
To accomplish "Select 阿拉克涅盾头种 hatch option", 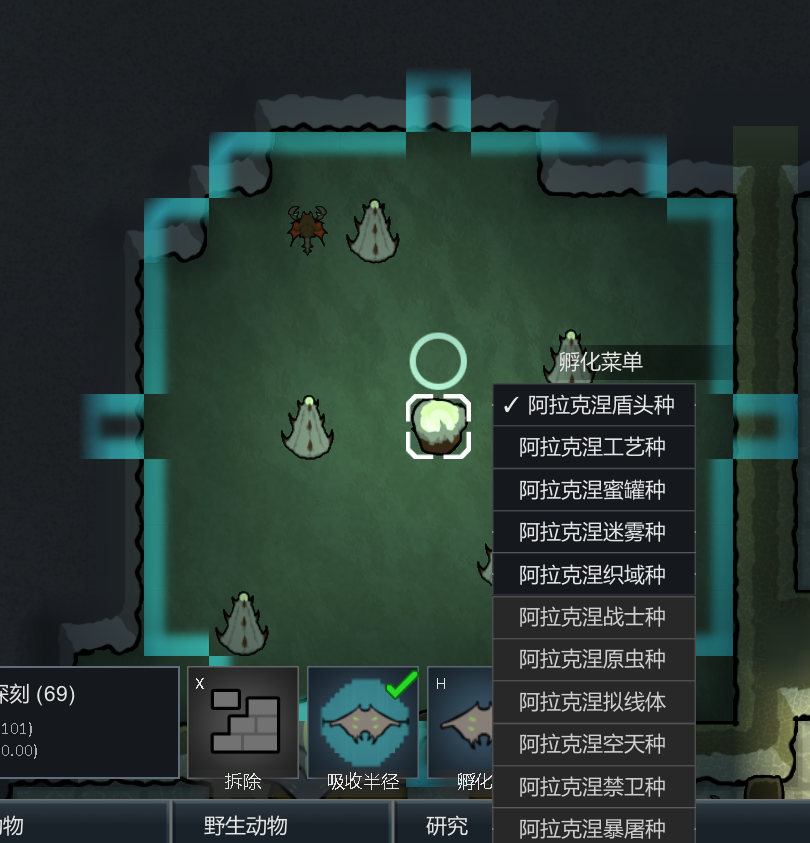I will point(594,405).
